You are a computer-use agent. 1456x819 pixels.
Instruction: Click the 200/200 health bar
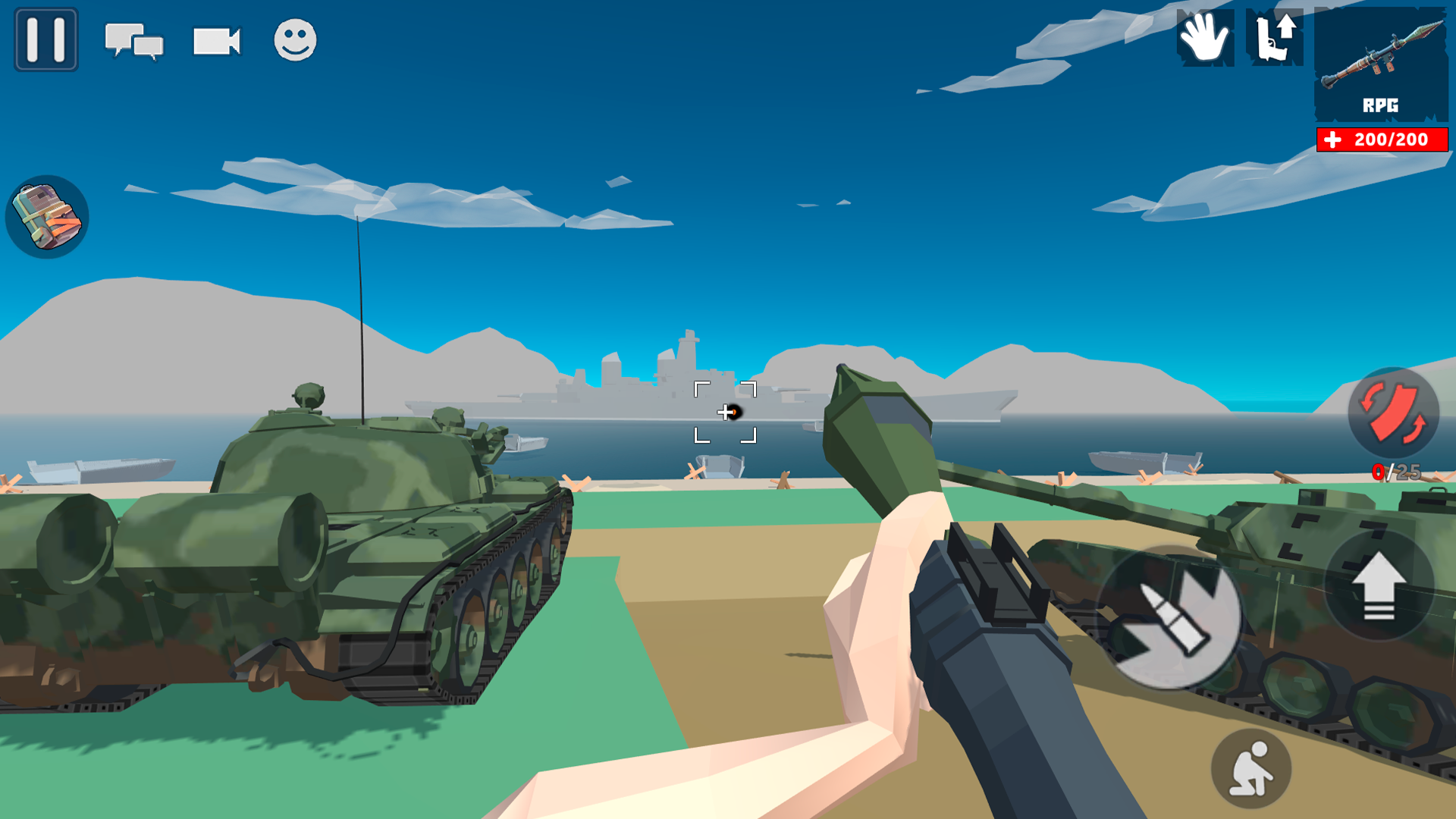point(1380,139)
